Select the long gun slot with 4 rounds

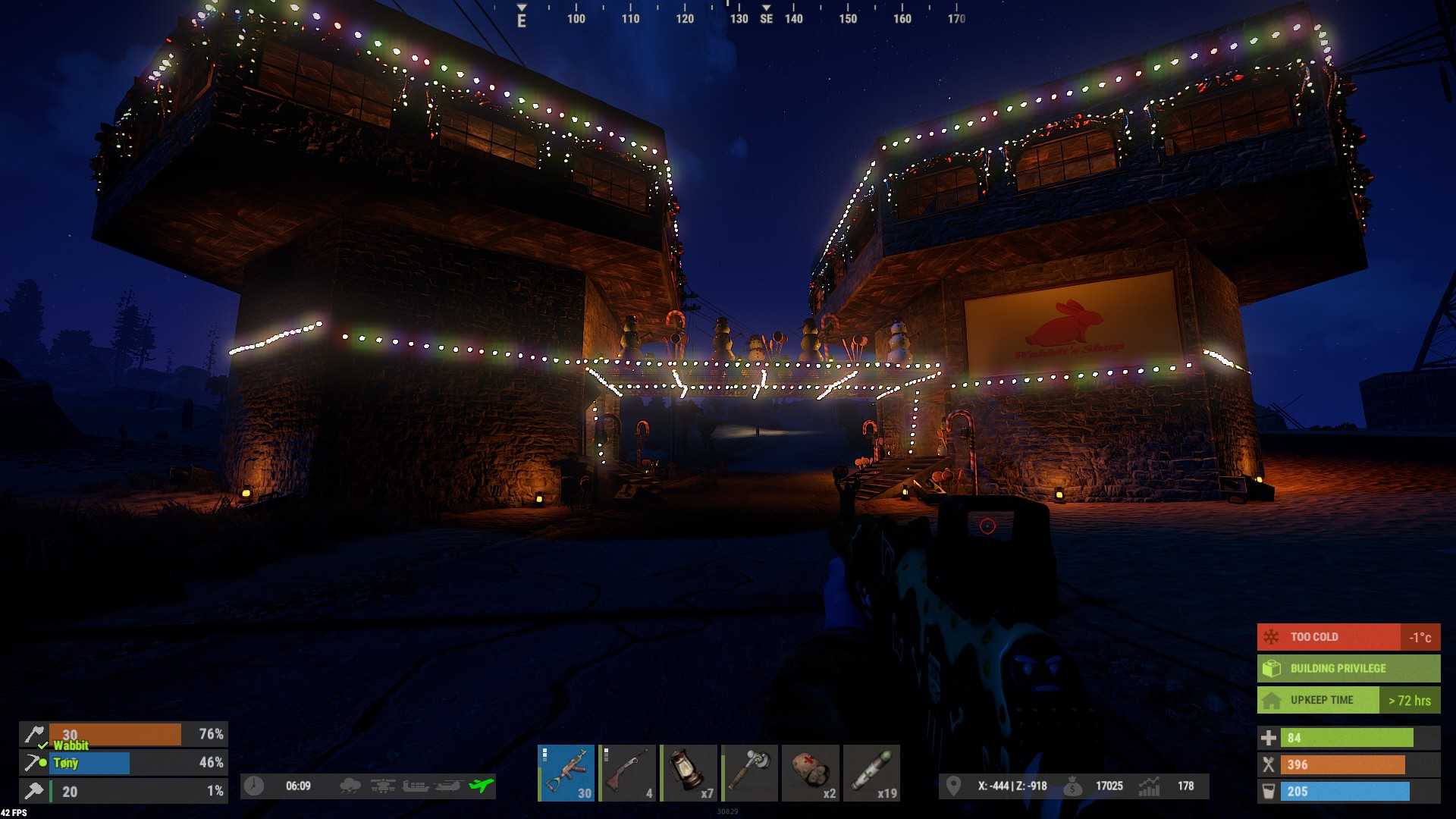tap(627, 773)
